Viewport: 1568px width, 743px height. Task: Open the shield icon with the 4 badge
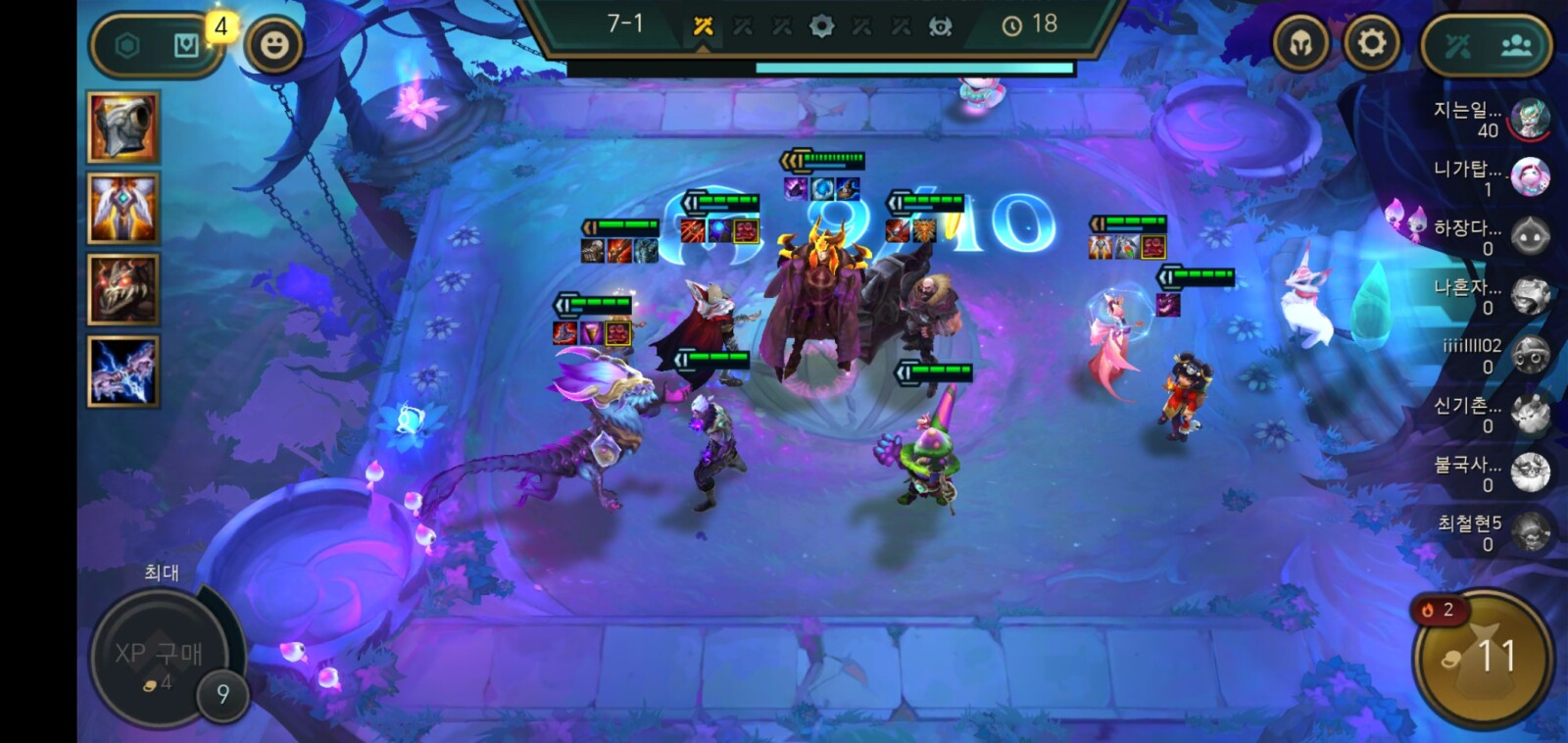[187, 45]
